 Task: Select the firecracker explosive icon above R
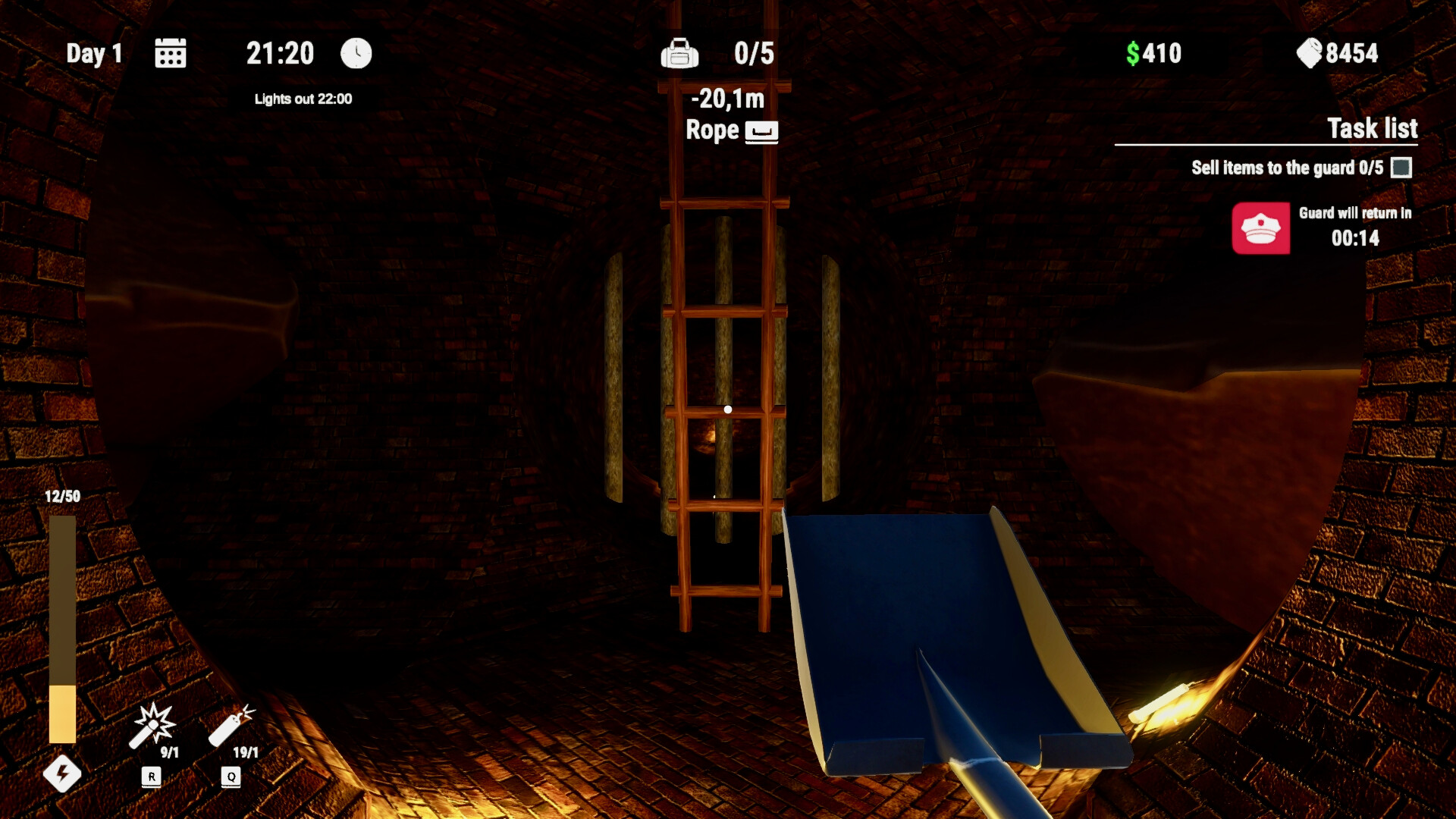coord(154,724)
